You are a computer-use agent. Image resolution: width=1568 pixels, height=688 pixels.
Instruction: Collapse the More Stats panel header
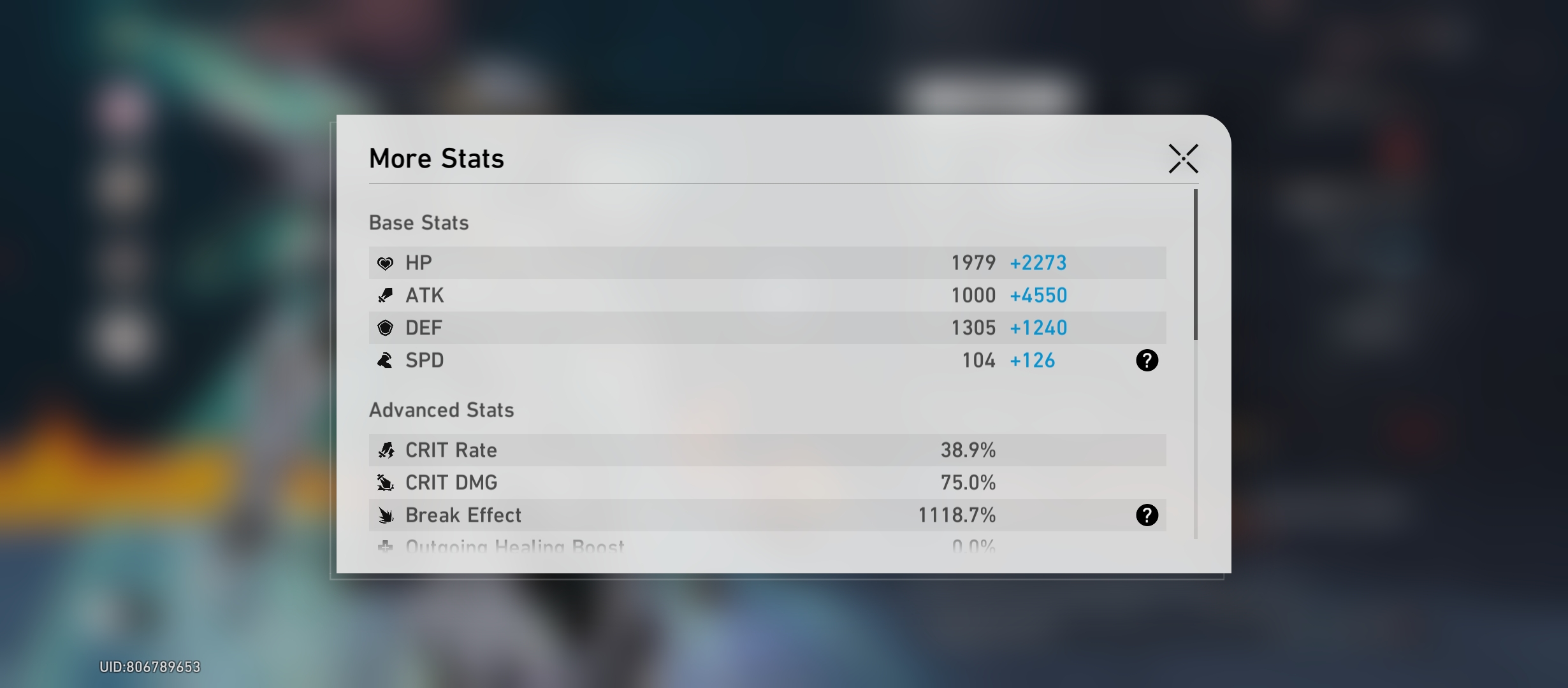coord(1184,159)
